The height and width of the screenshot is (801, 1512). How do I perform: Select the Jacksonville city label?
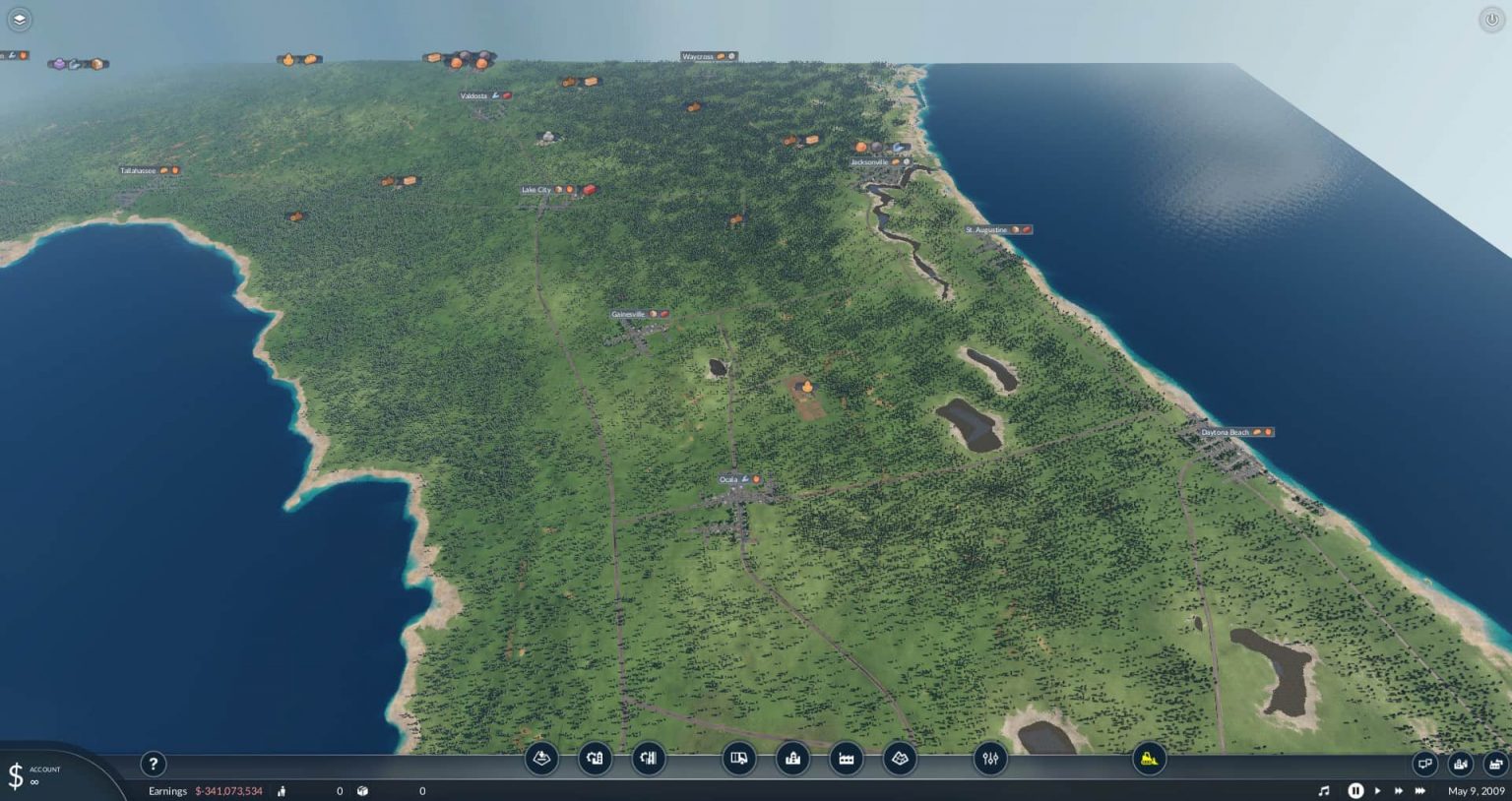(870, 161)
